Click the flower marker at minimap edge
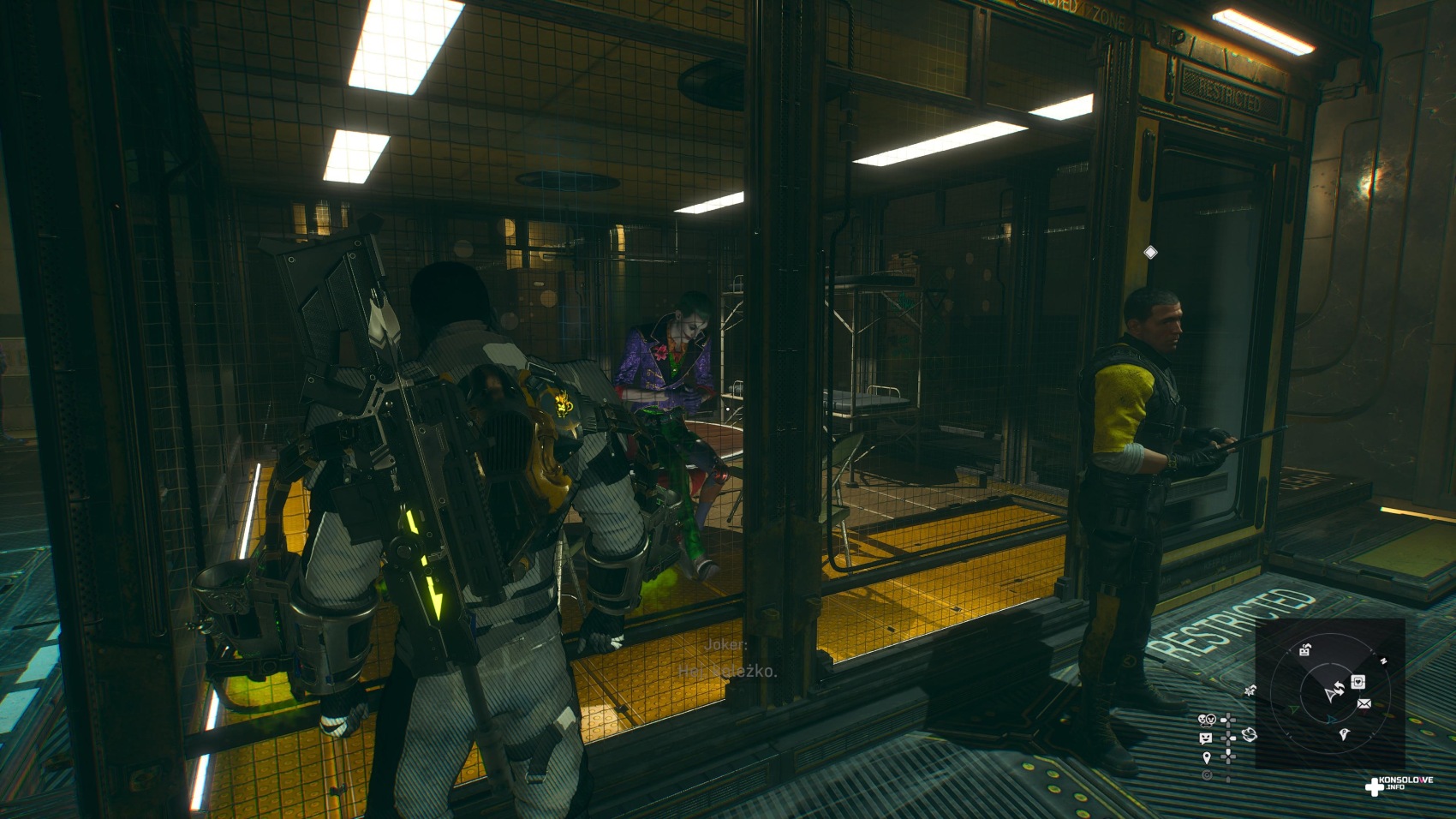This screenshot has height=819, width=1456. 1251,690
